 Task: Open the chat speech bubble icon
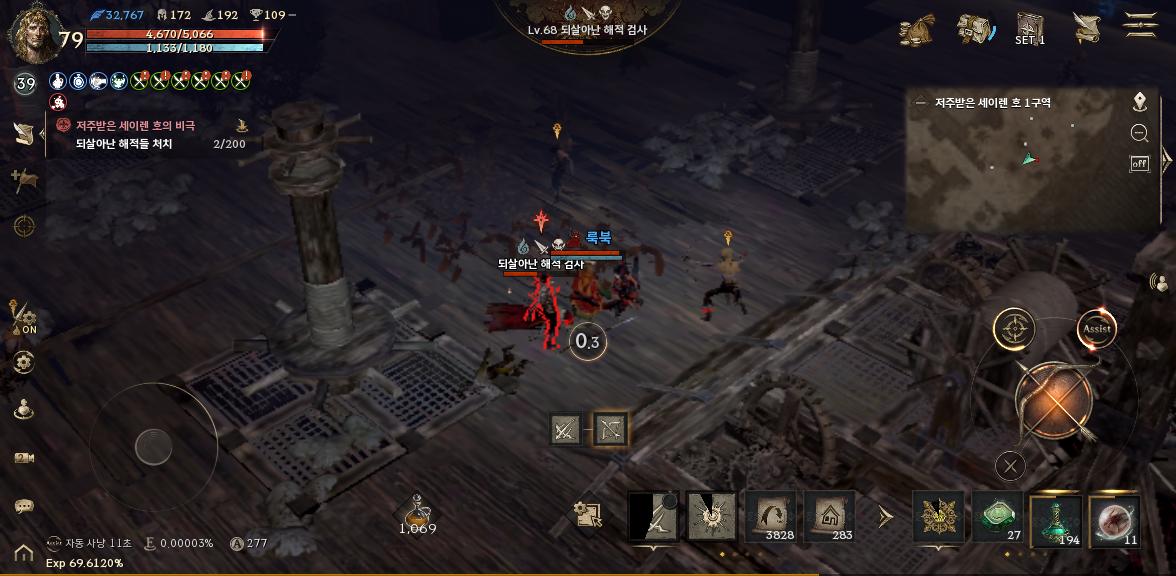pyautogui.click(x=24, y=506)
